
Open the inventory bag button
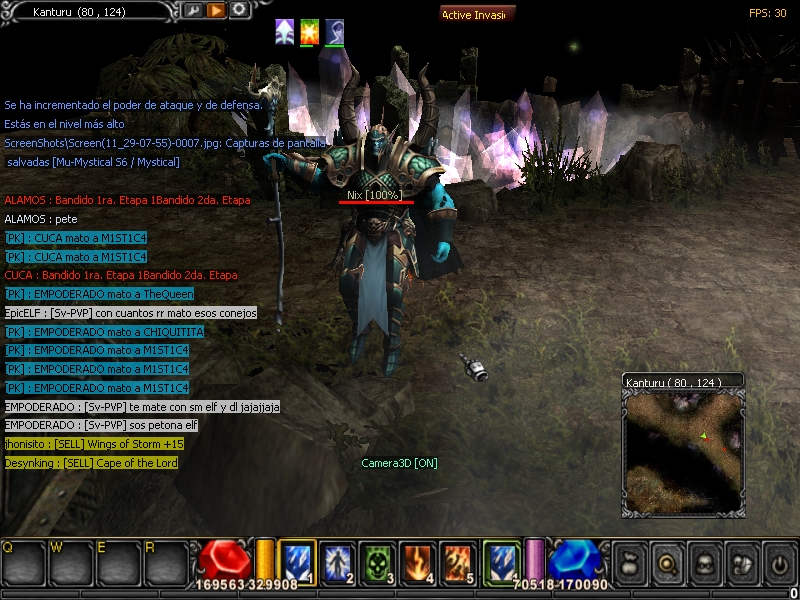click(x=628, y=561)
